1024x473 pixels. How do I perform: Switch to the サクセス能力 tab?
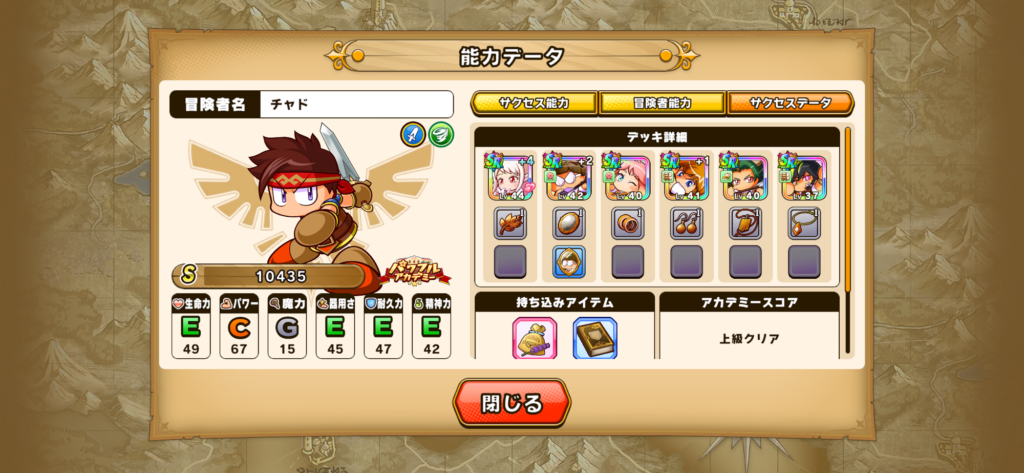coord(534,103)
